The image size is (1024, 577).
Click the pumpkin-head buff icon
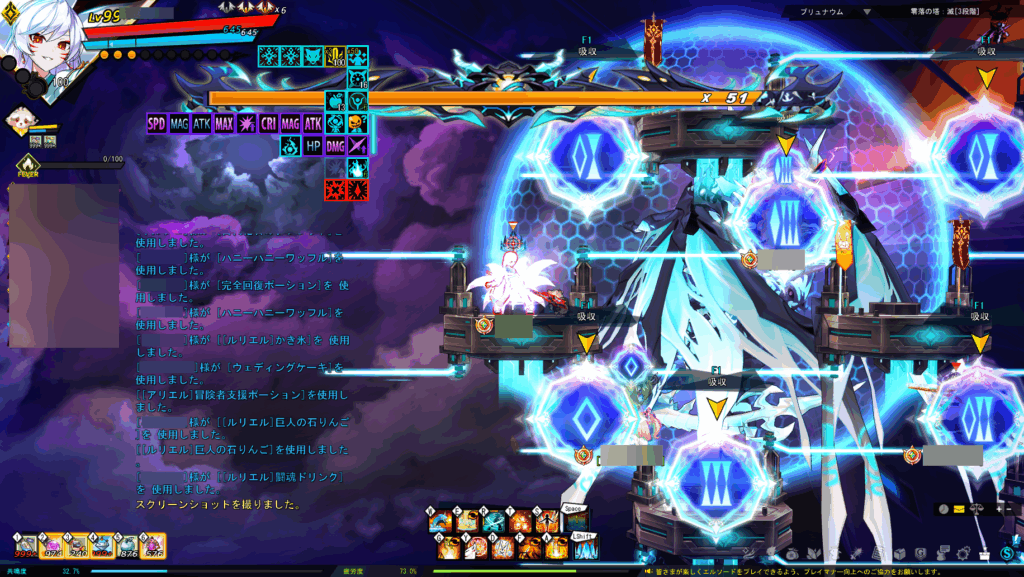point(357,124)
